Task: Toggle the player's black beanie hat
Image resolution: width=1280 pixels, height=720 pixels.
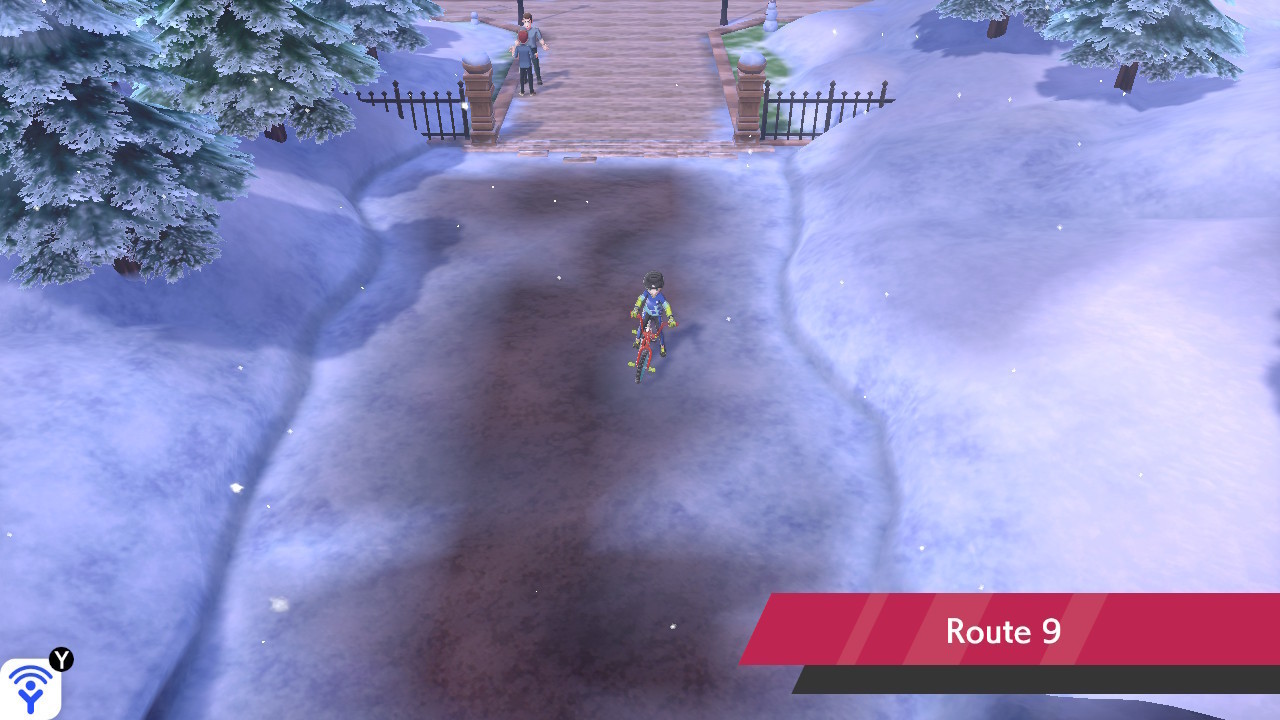Action: [652, 280]
